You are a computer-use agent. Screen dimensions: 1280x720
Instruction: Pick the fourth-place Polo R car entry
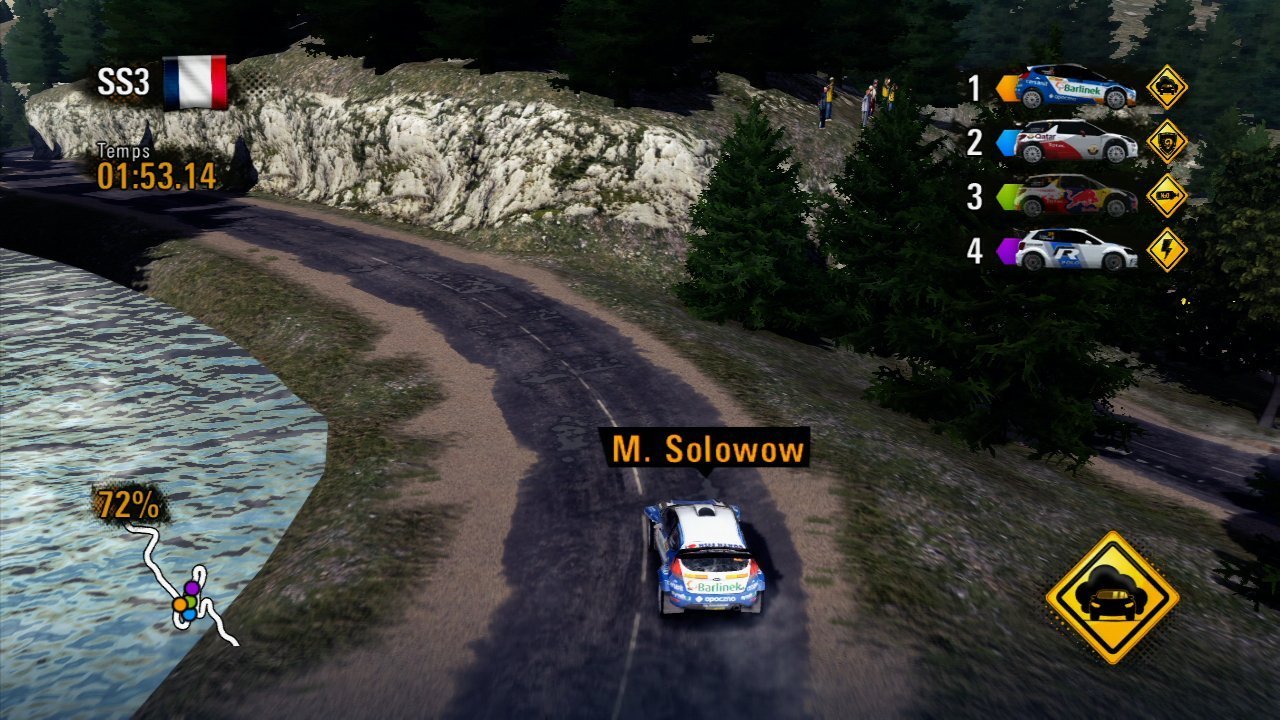tap(1076, 250)
